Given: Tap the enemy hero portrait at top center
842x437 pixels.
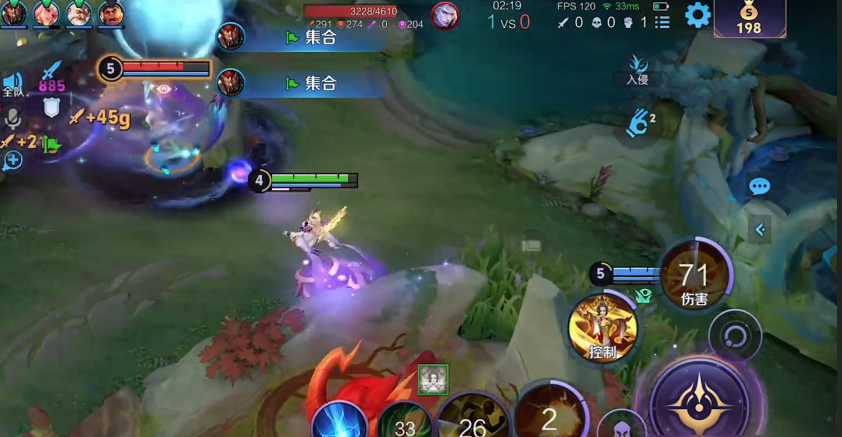Looking at the screenshot, I should point(445,16).
